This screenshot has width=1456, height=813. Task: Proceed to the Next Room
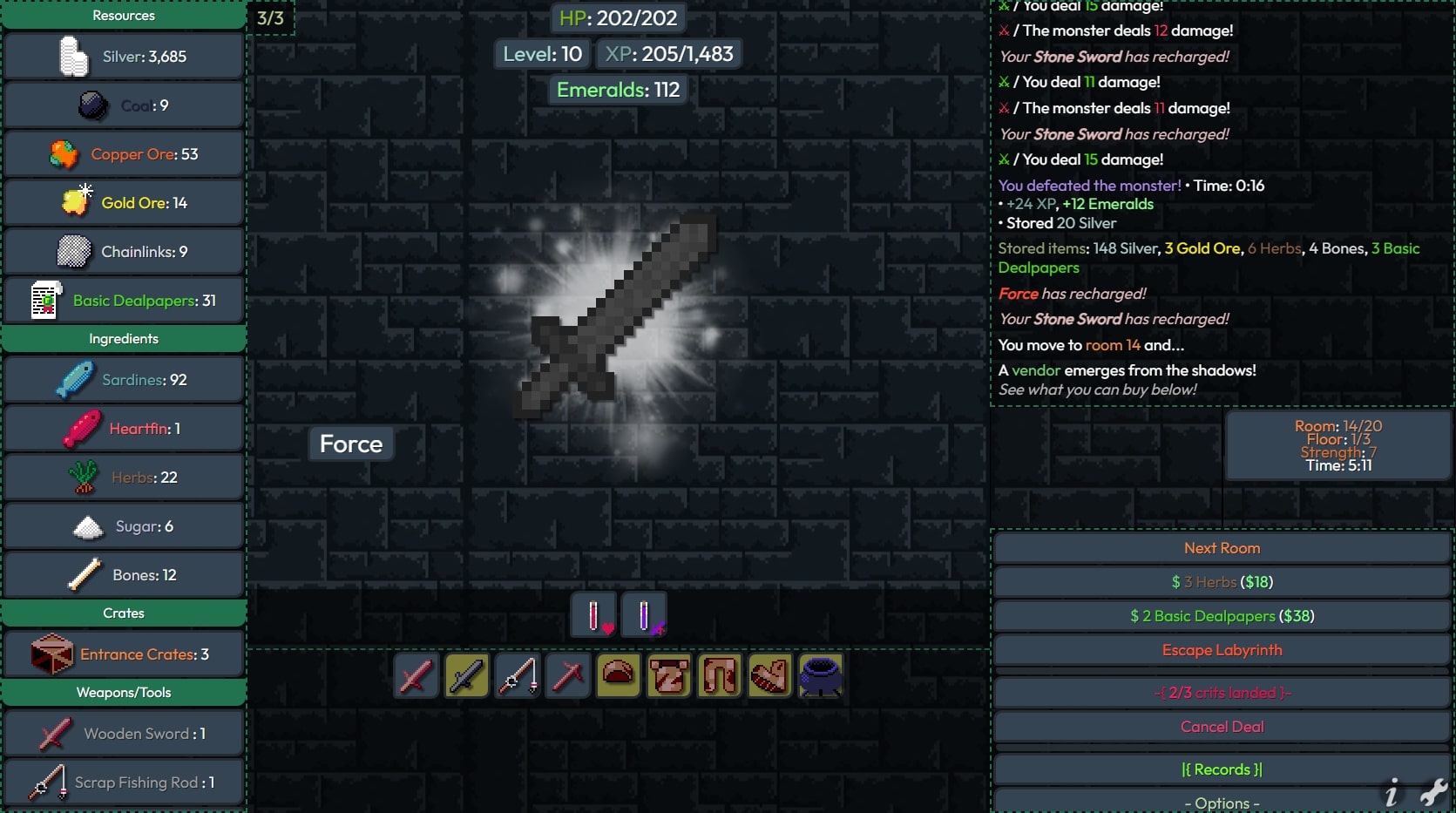click(x=1222, y=548)
